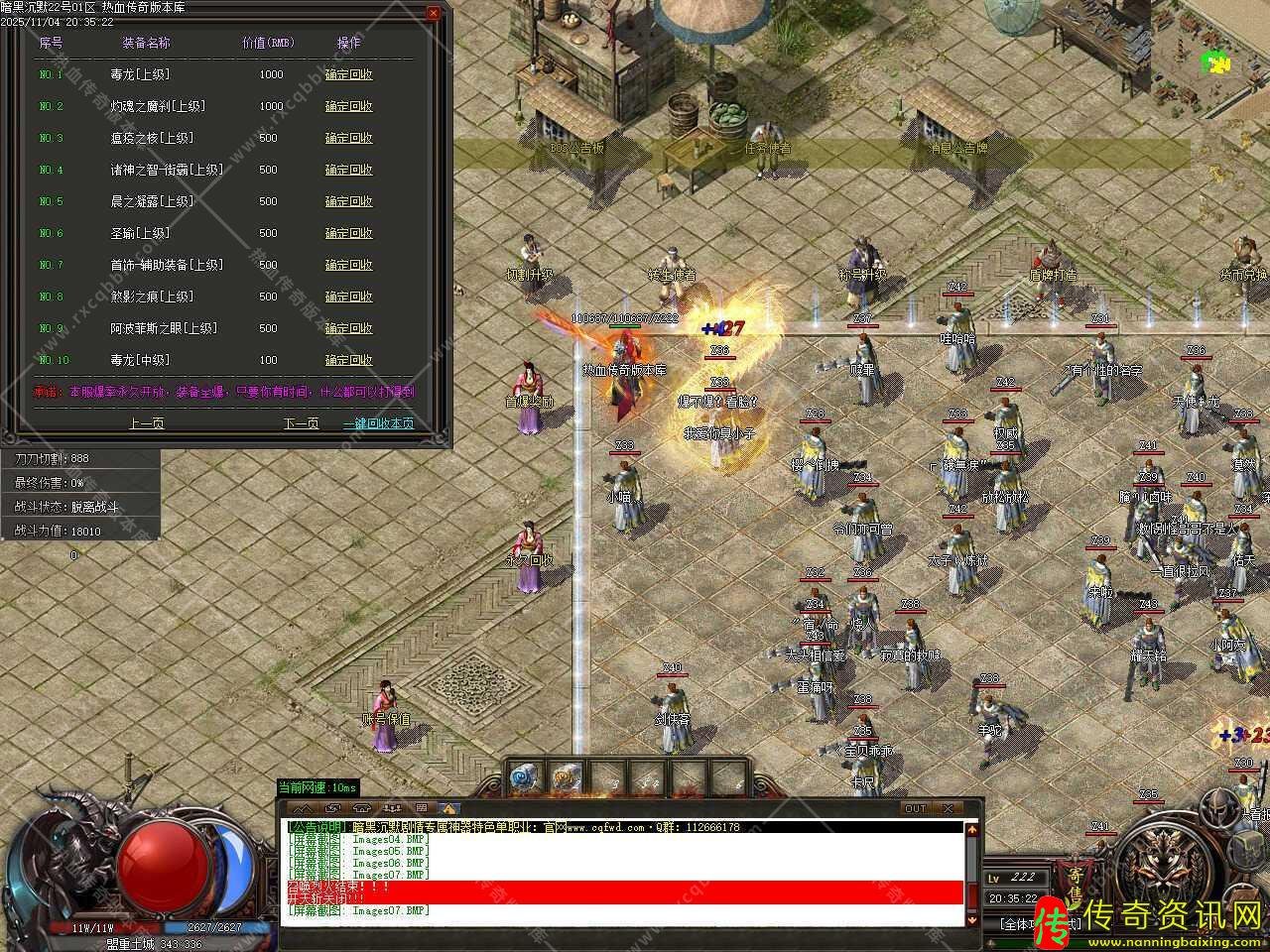The width and height of the screenshot is (1270, 952).
Task: Use the orange spiral scroll hotbar item
Action: coord(566,778)
